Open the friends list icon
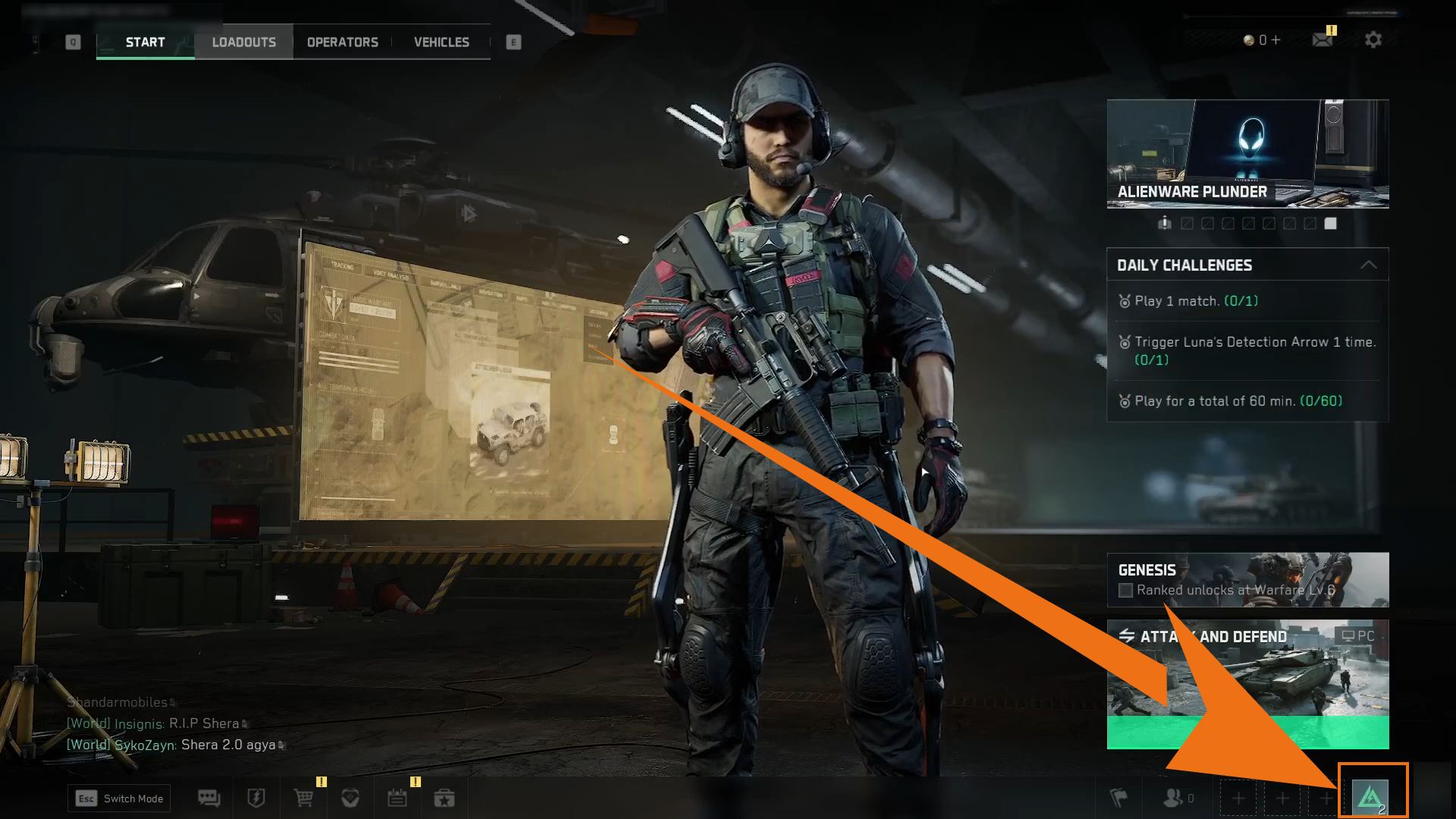This screenshot has width=1456, height=819. click(x=1173, y=799)
